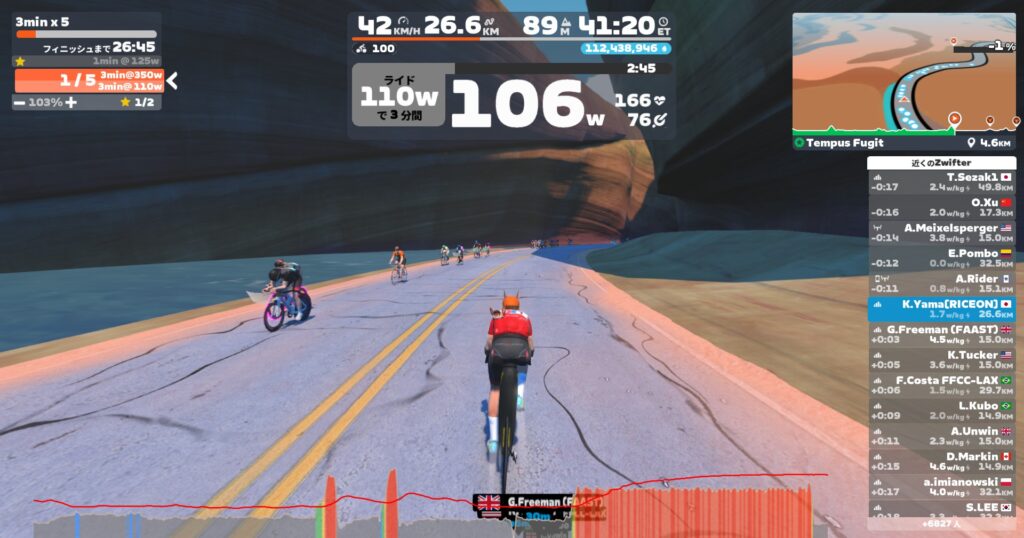Select A.Unwin in the riders list
Image resolution: width=1024 pixels, height=538 pixels.
pyautogui.click(x=941, y=436)
